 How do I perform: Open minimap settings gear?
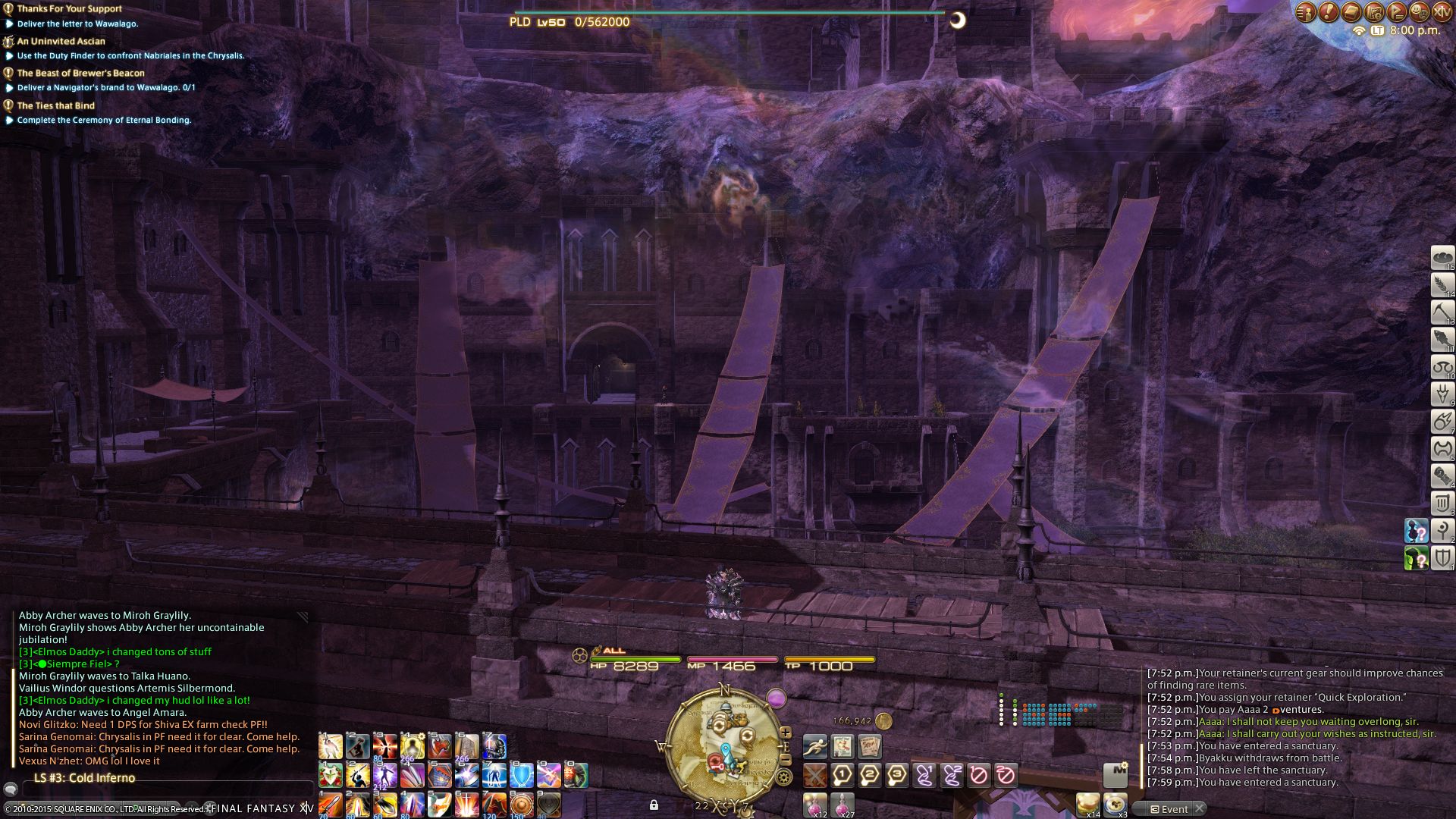click(783, 777)
